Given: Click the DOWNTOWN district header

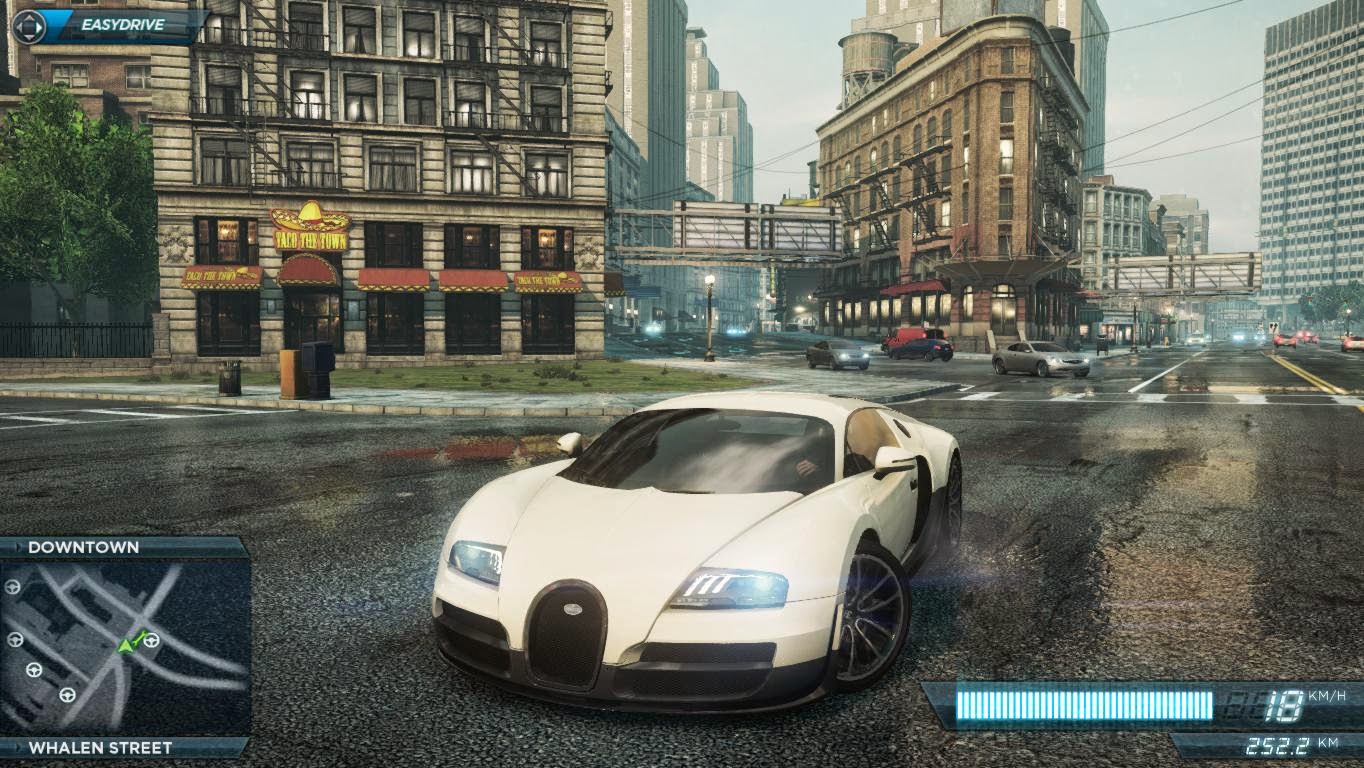Looking at the screenshot, I should [x=85, y=547].
